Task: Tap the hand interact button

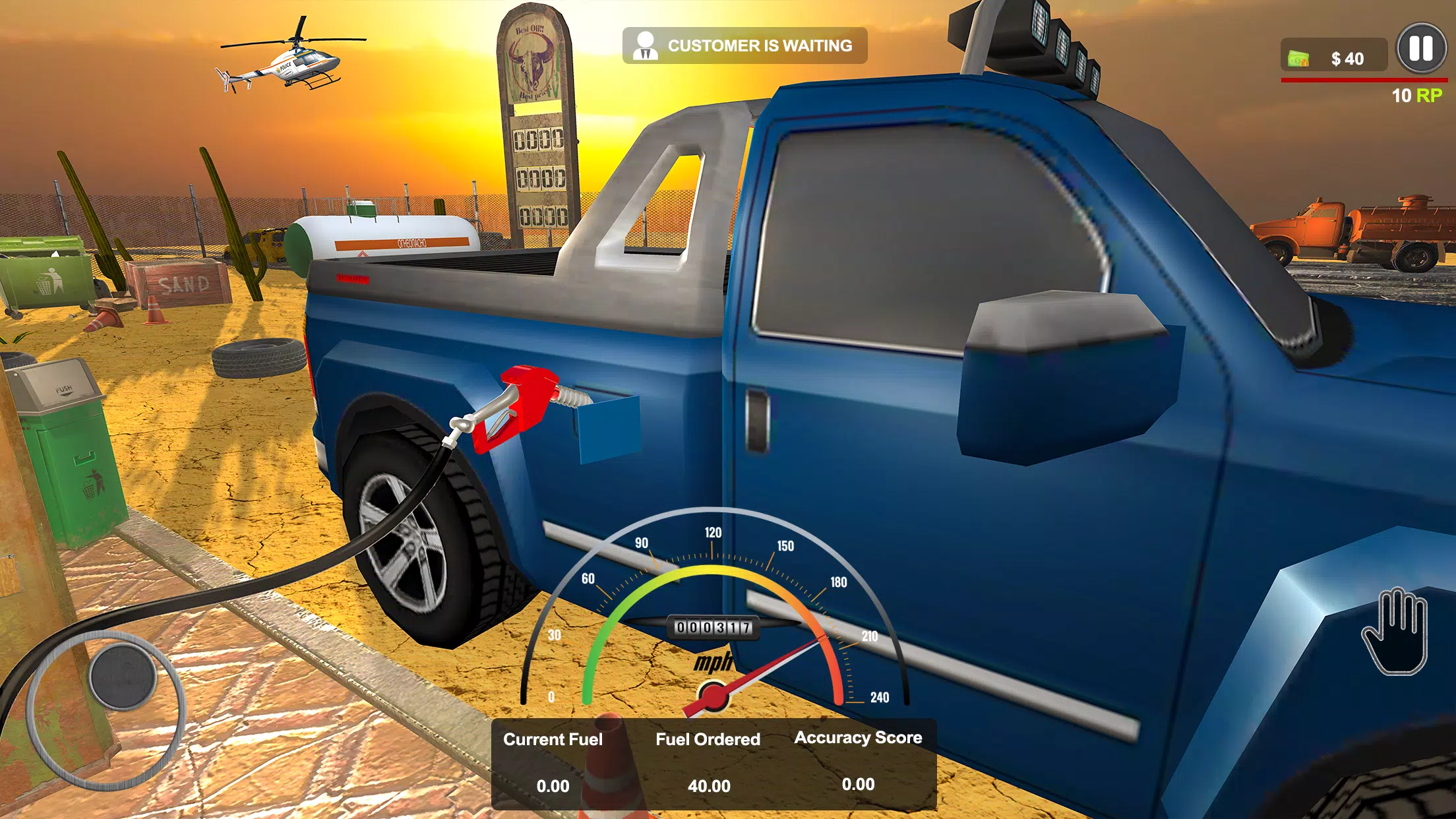Action: (1395, 631)
